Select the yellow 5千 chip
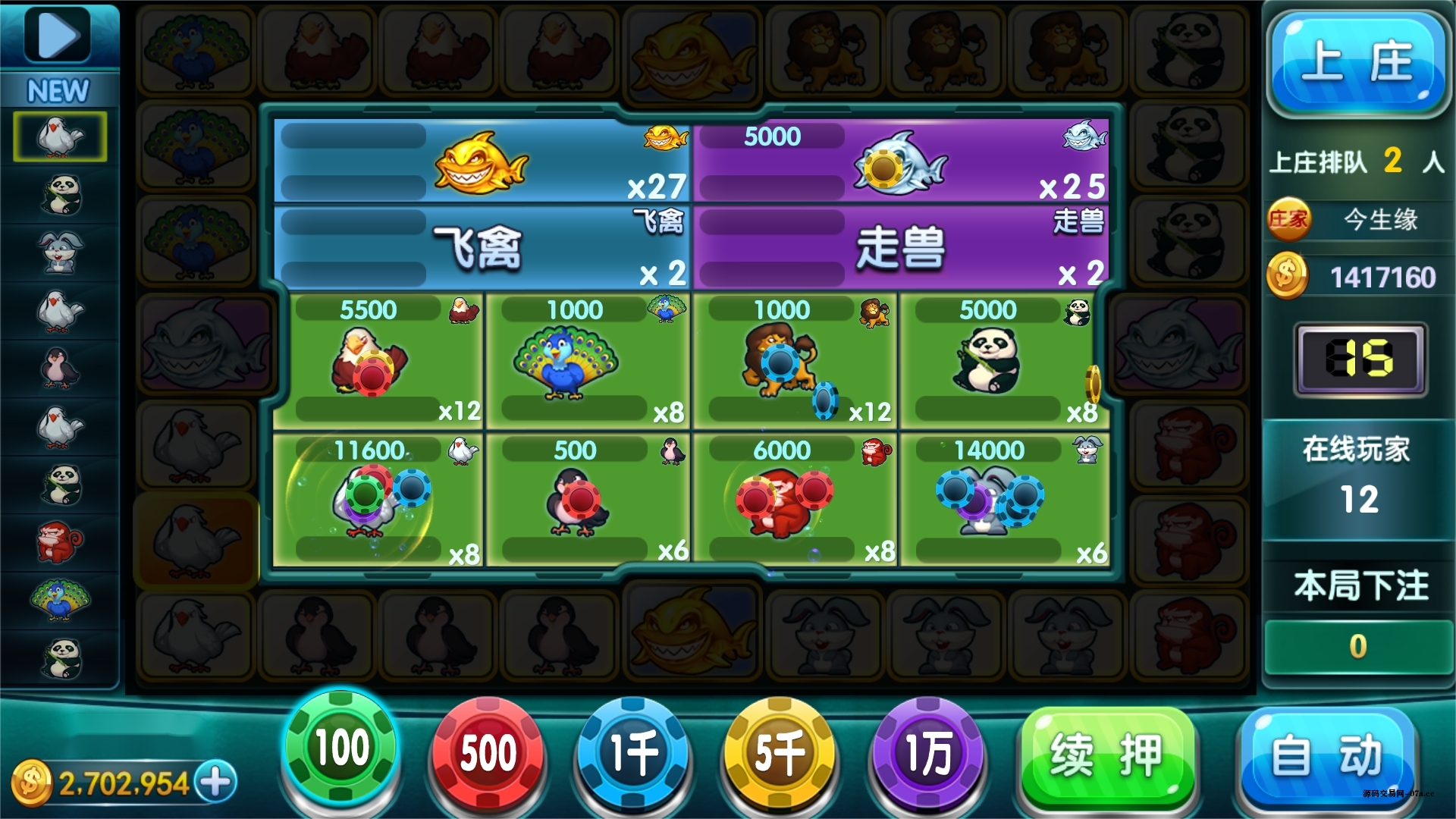This screenshot has width=1456, height=819. point(780,753)
